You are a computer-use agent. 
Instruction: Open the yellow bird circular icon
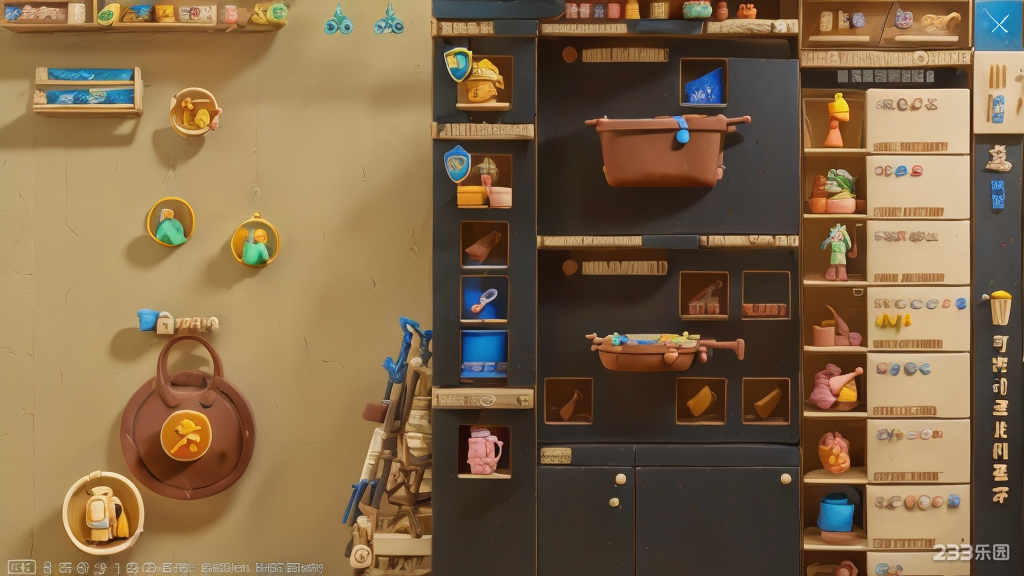(x=194, y=113)
